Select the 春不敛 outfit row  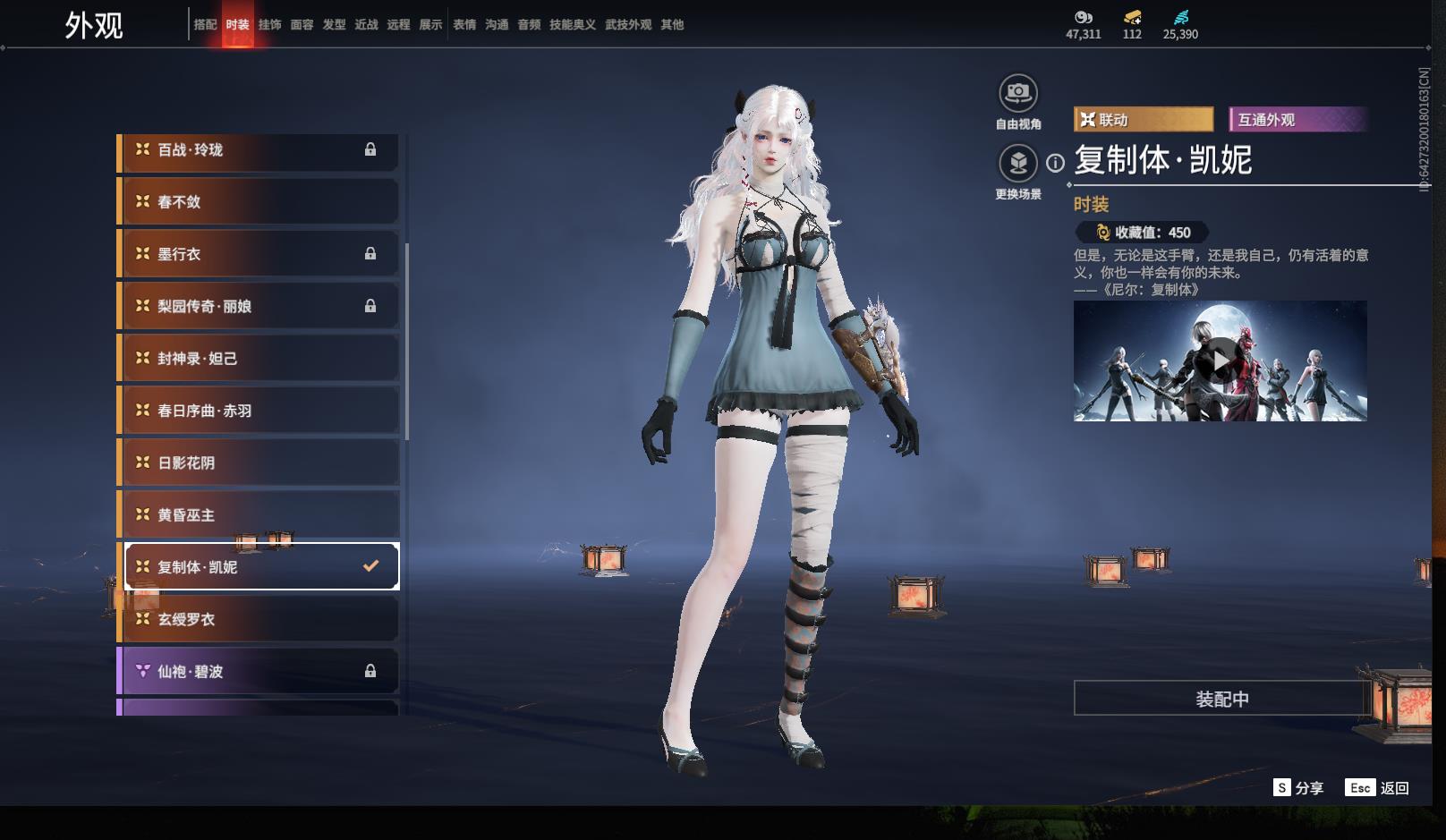259,202
